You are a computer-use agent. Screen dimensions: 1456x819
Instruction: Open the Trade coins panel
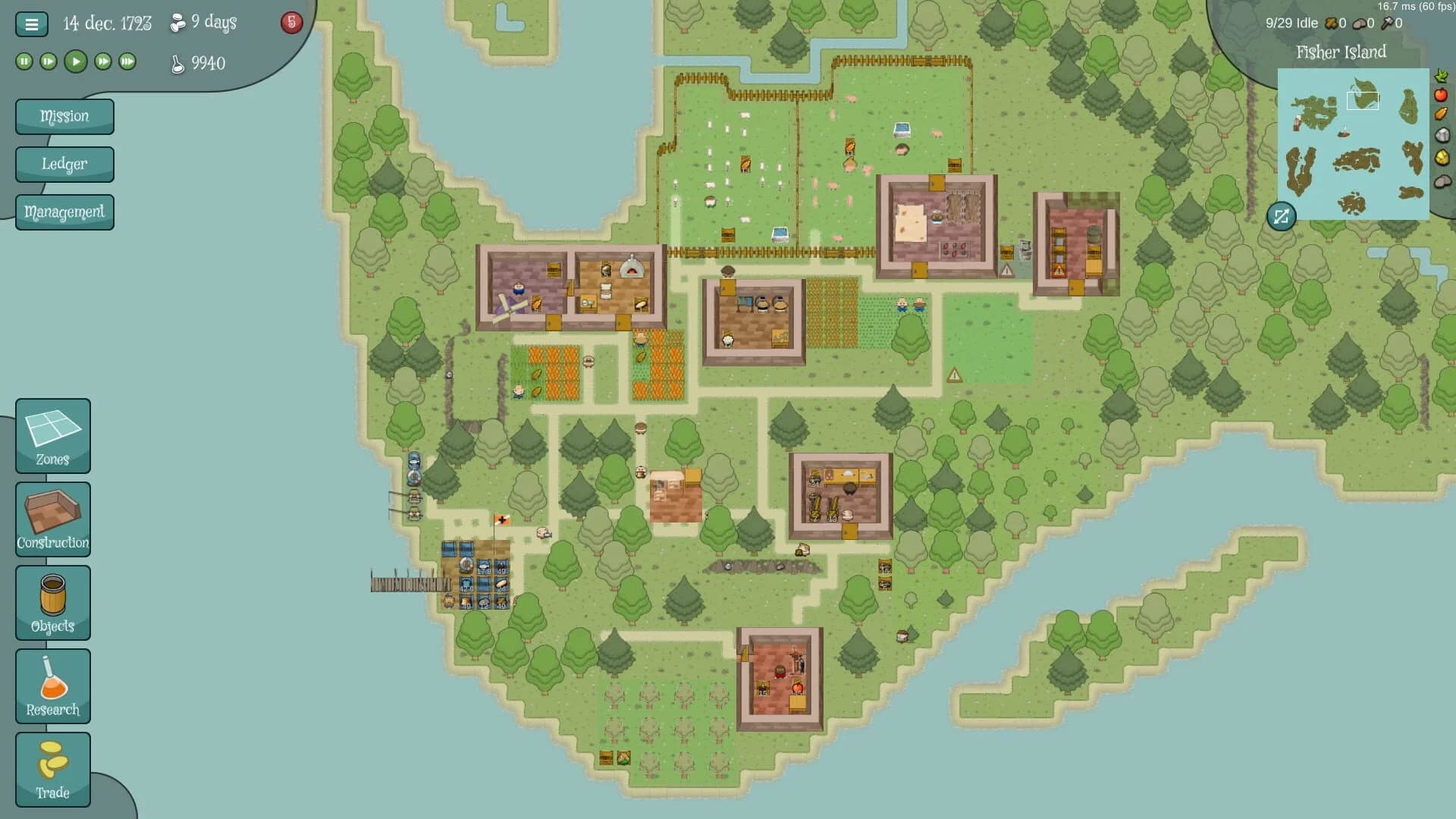click(x=52, y=768)
